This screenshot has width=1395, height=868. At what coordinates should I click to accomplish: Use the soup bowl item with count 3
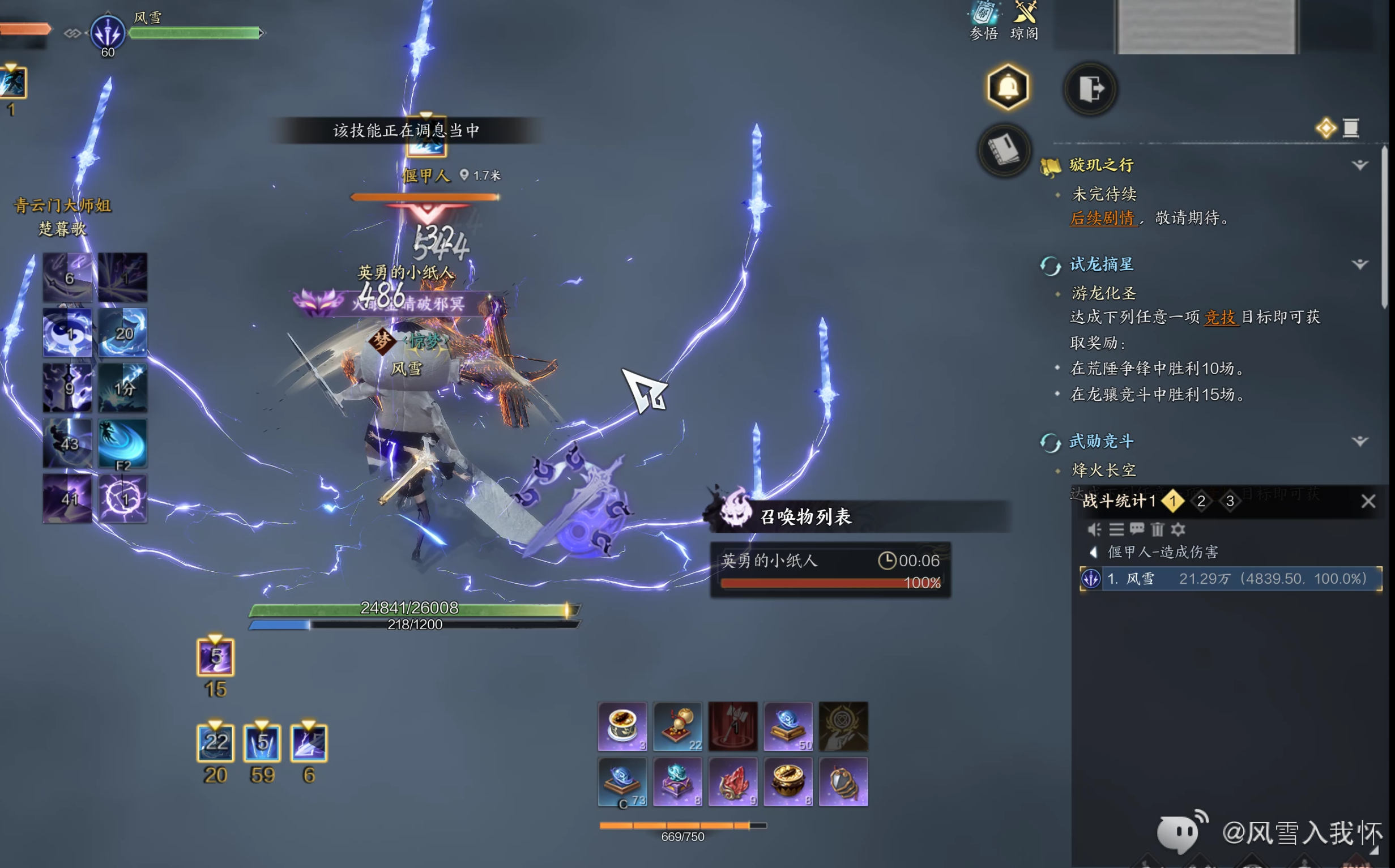[x=622, y=726]
